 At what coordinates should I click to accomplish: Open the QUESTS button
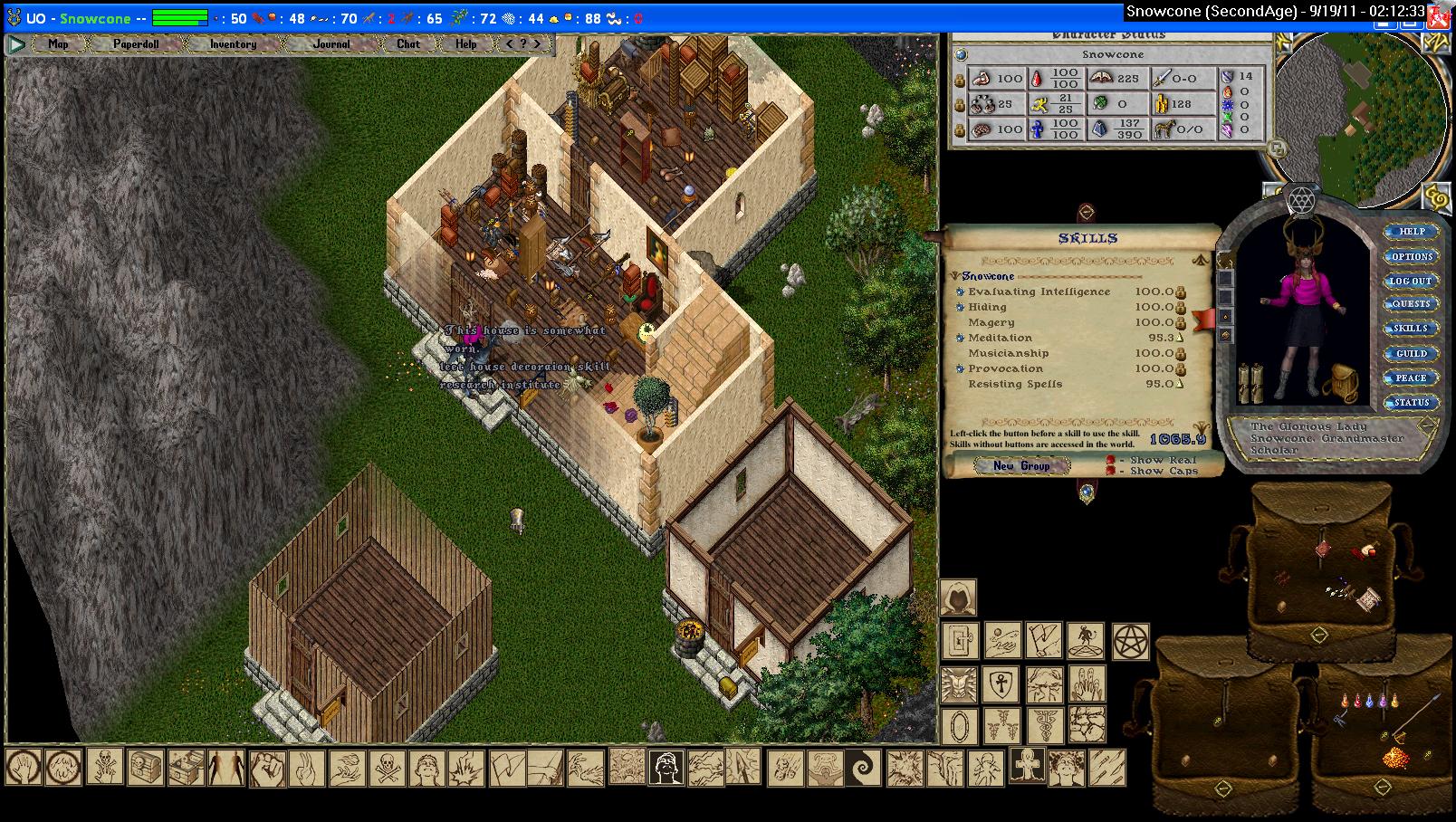1412,304
